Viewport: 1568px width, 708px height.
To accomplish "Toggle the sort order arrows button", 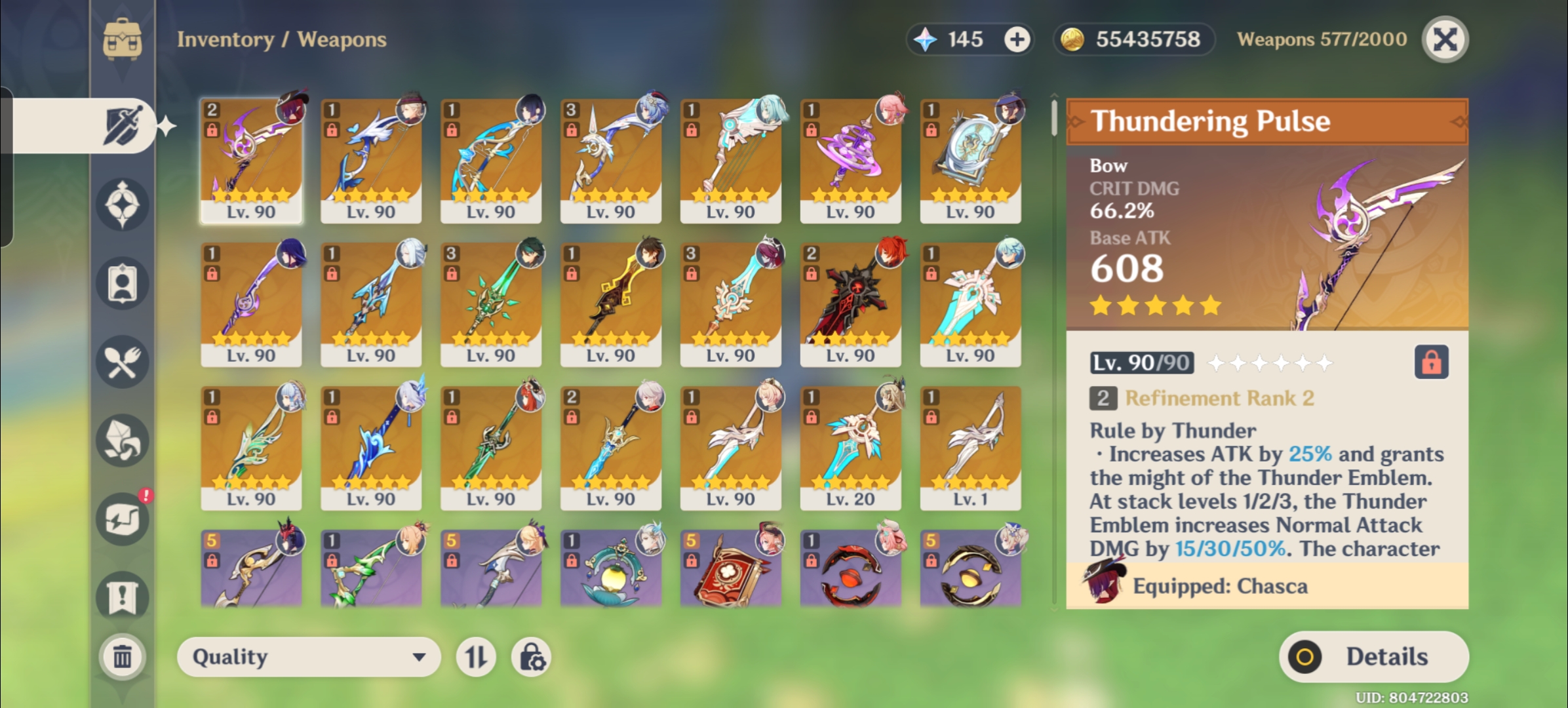I will click(476, 657).
